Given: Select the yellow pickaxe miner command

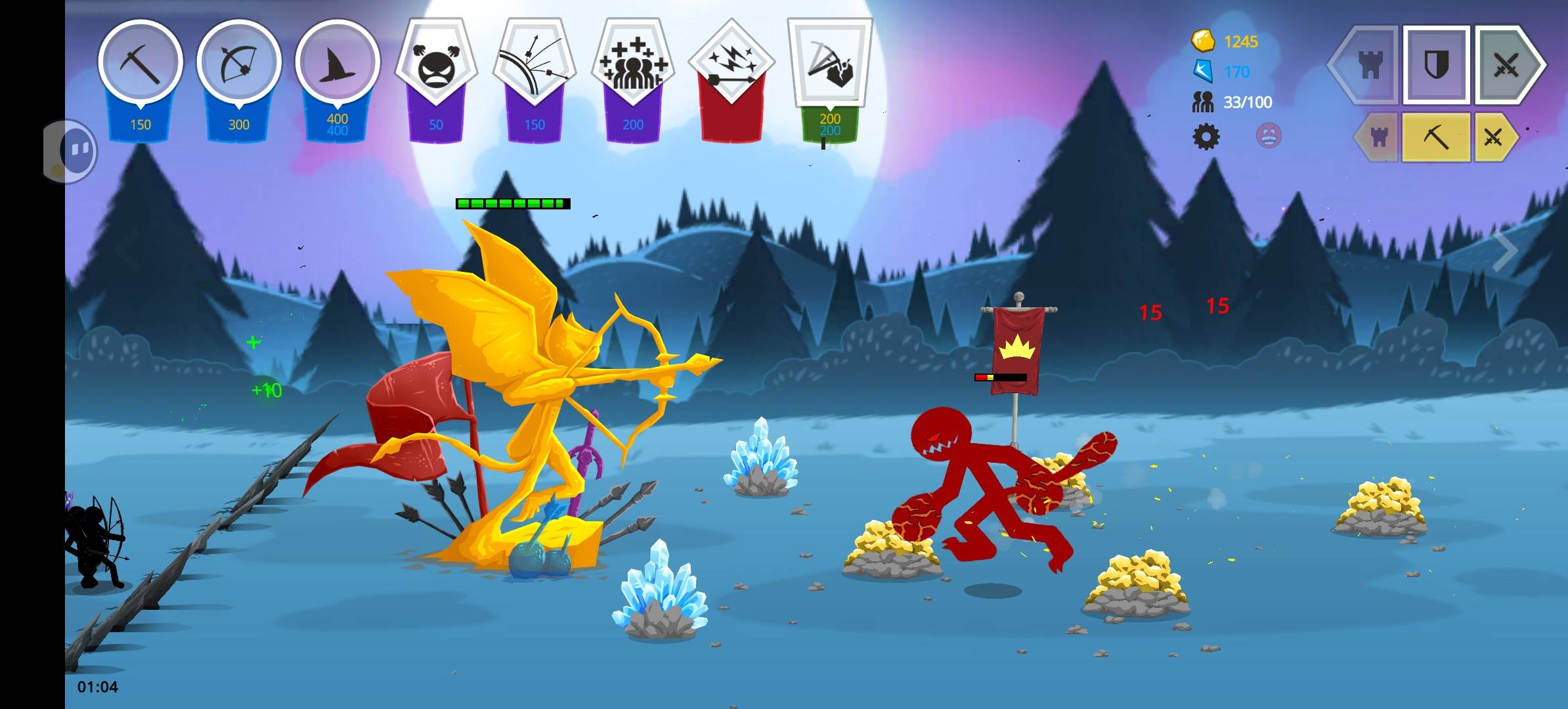Looking at the screenshot, I should 1436,137.
